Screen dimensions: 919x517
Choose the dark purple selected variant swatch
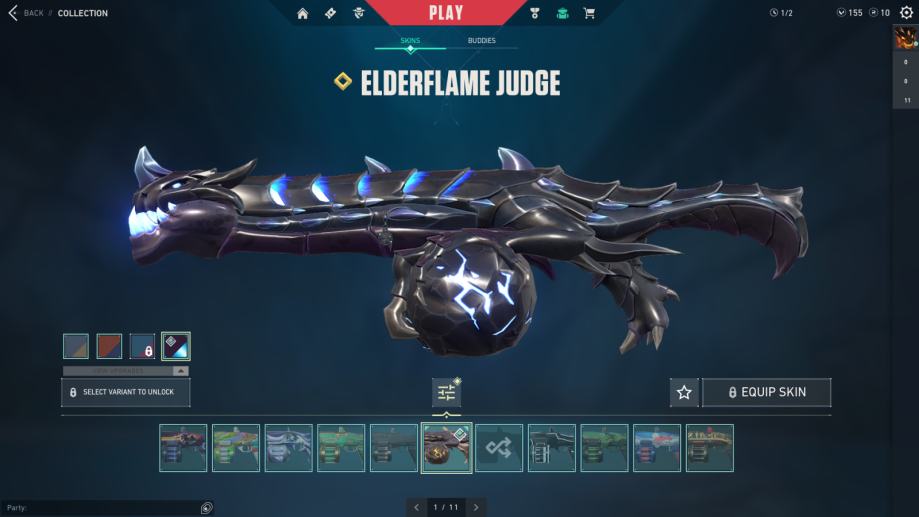coord(176,346)
